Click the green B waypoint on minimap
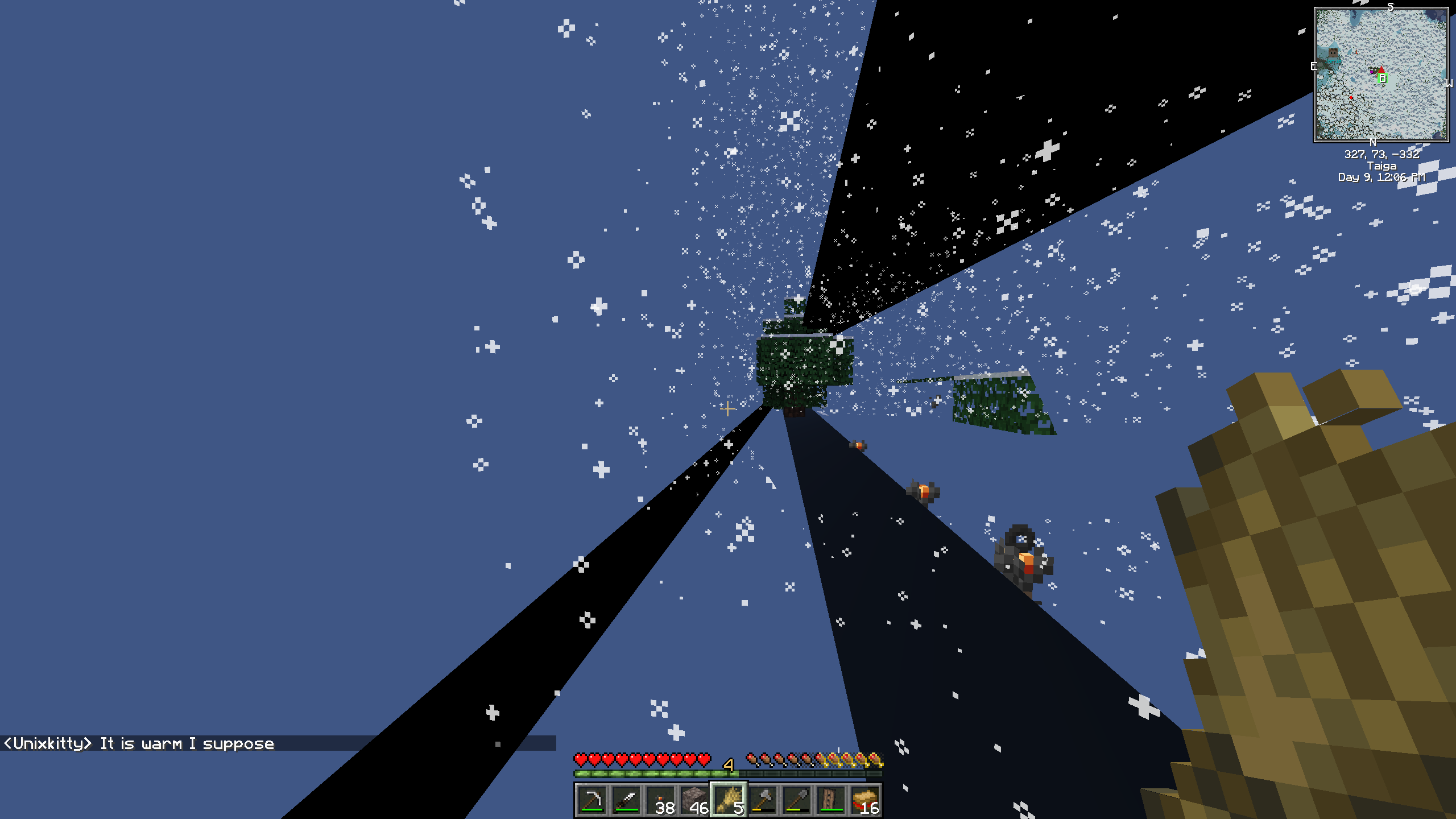This screenshot has height=819, width=1456. (1382, 78)
